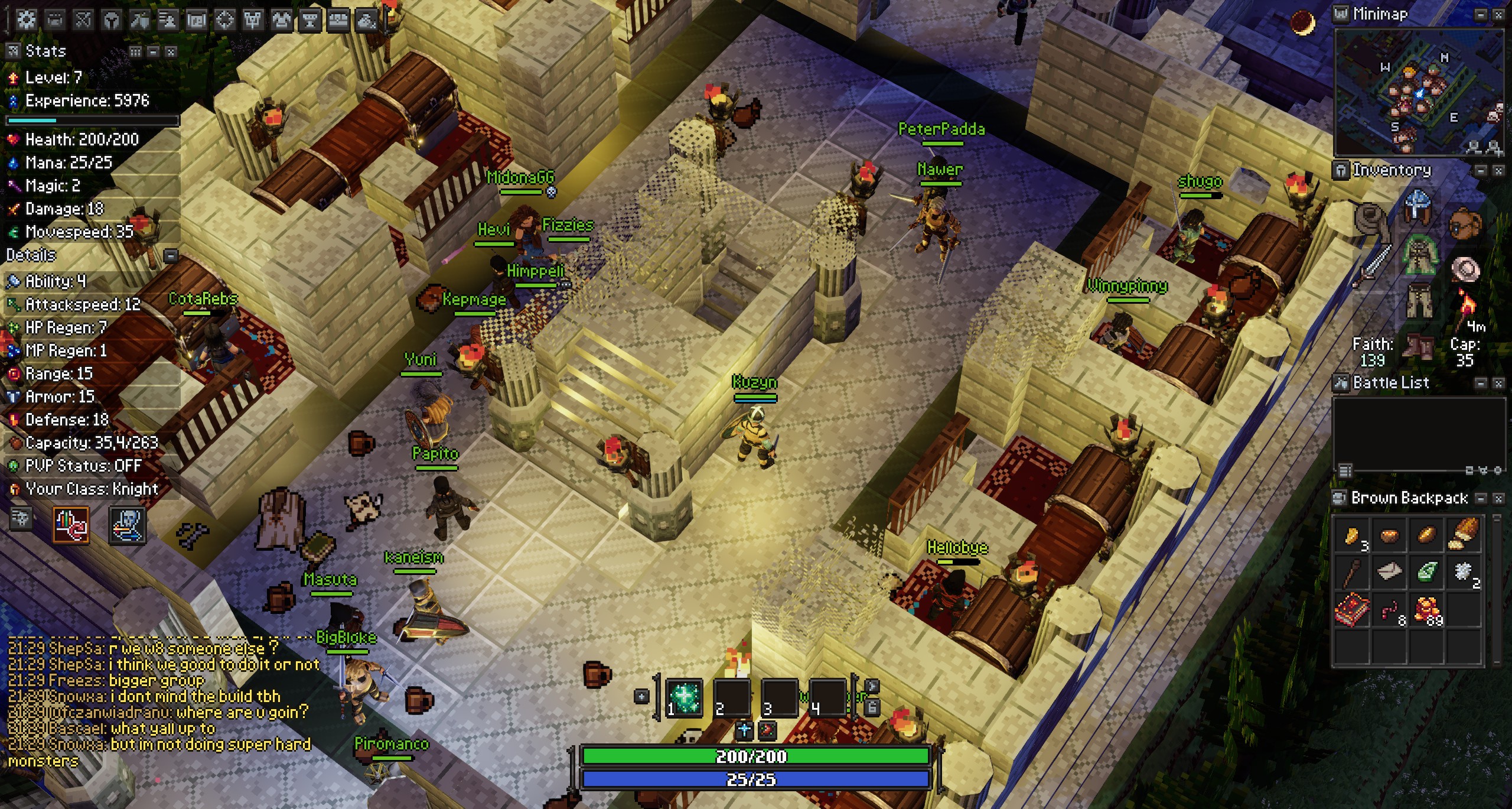The height and width of the screenshot is (809, 1512).
Task: Select the envelope letter in backpack
Action: tap(1389, 571)
